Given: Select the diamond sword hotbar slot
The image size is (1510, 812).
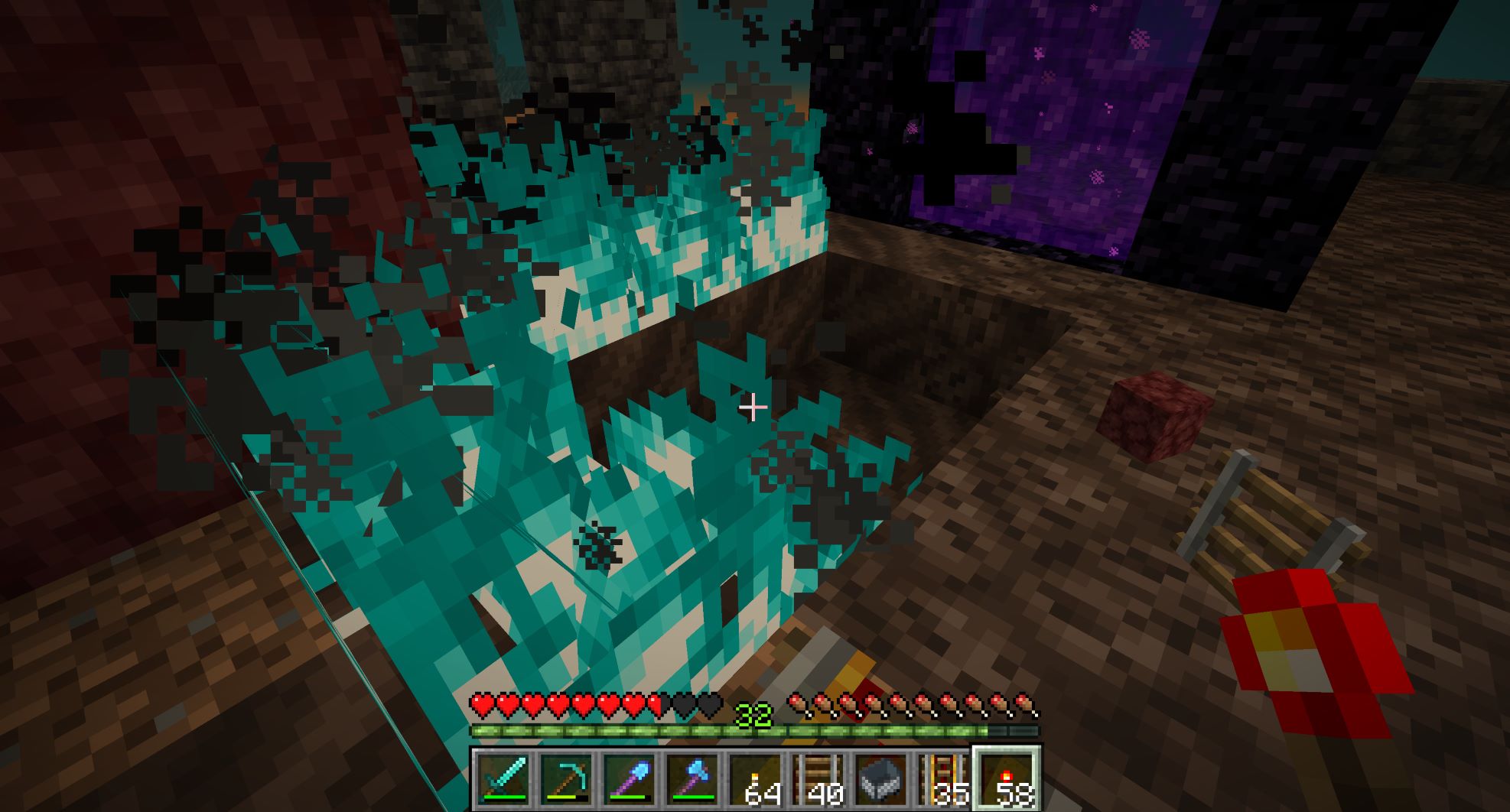Looking at the screenshot, I should click(504, 779).
